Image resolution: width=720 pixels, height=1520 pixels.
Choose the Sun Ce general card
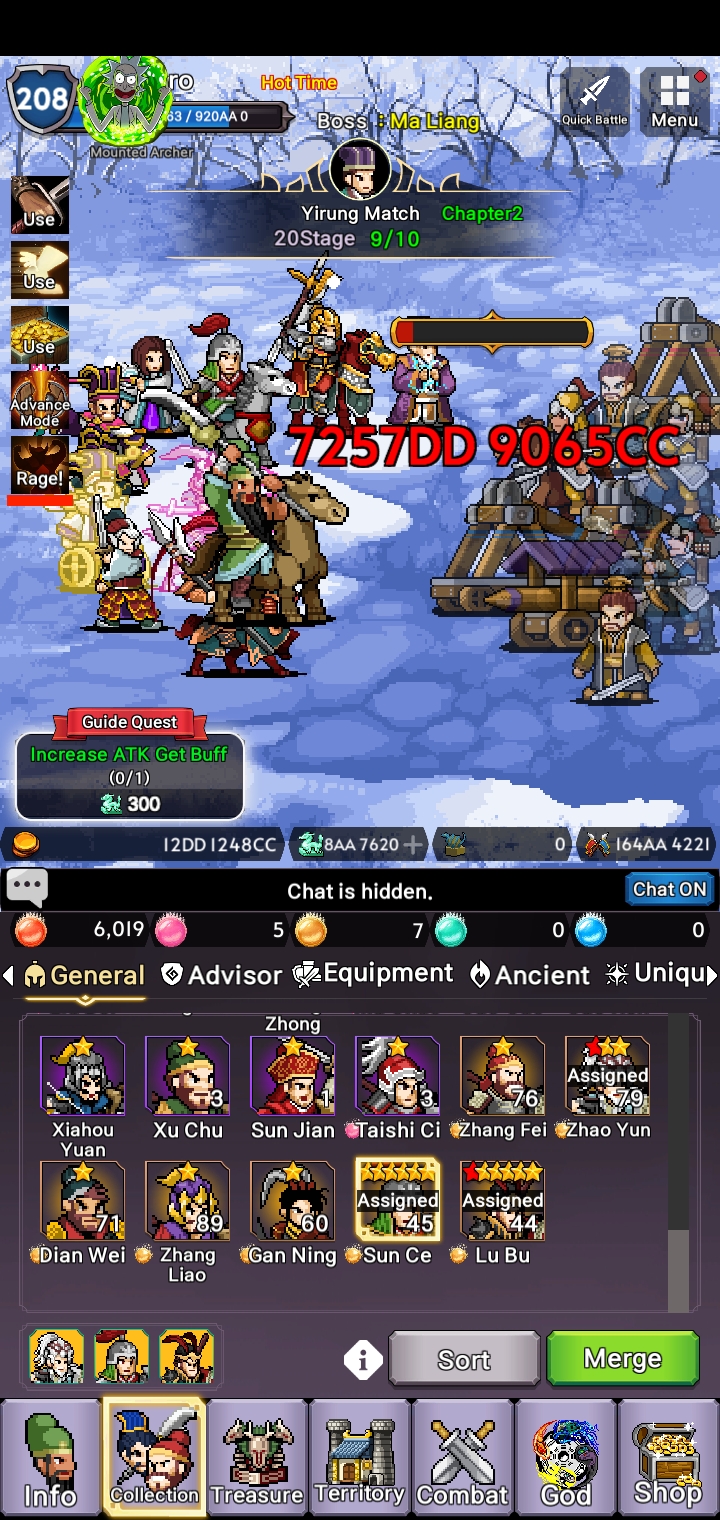click(397, 1201)
